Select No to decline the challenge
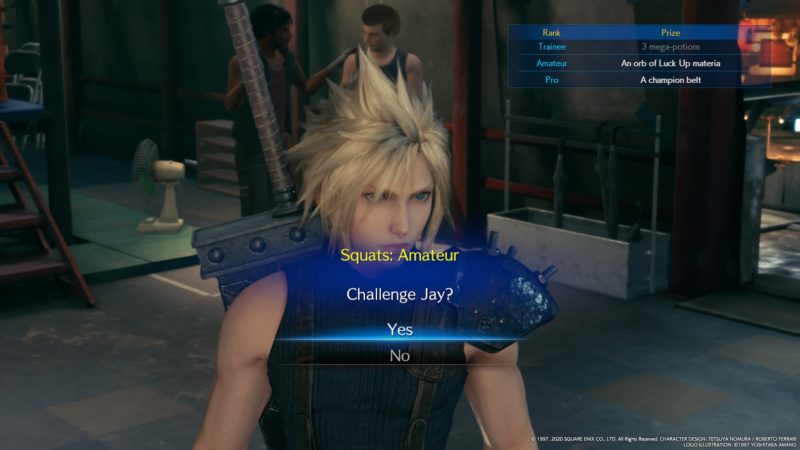This screenshot has width=800, height=450. pos(399,355)
